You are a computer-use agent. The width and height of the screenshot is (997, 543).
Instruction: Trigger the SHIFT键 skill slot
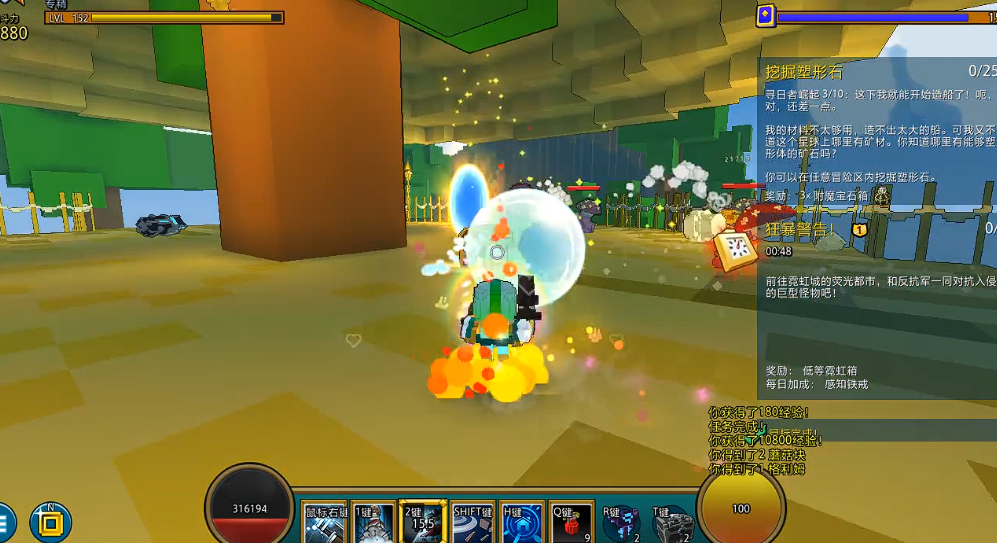pos(472,523)
